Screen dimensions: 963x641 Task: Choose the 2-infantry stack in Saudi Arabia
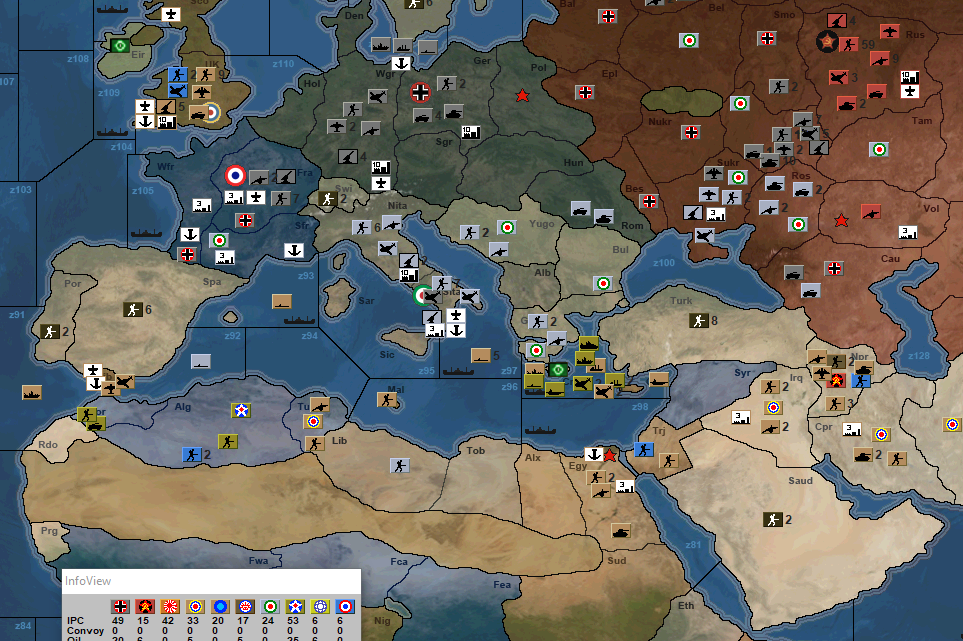pos(772,519)
